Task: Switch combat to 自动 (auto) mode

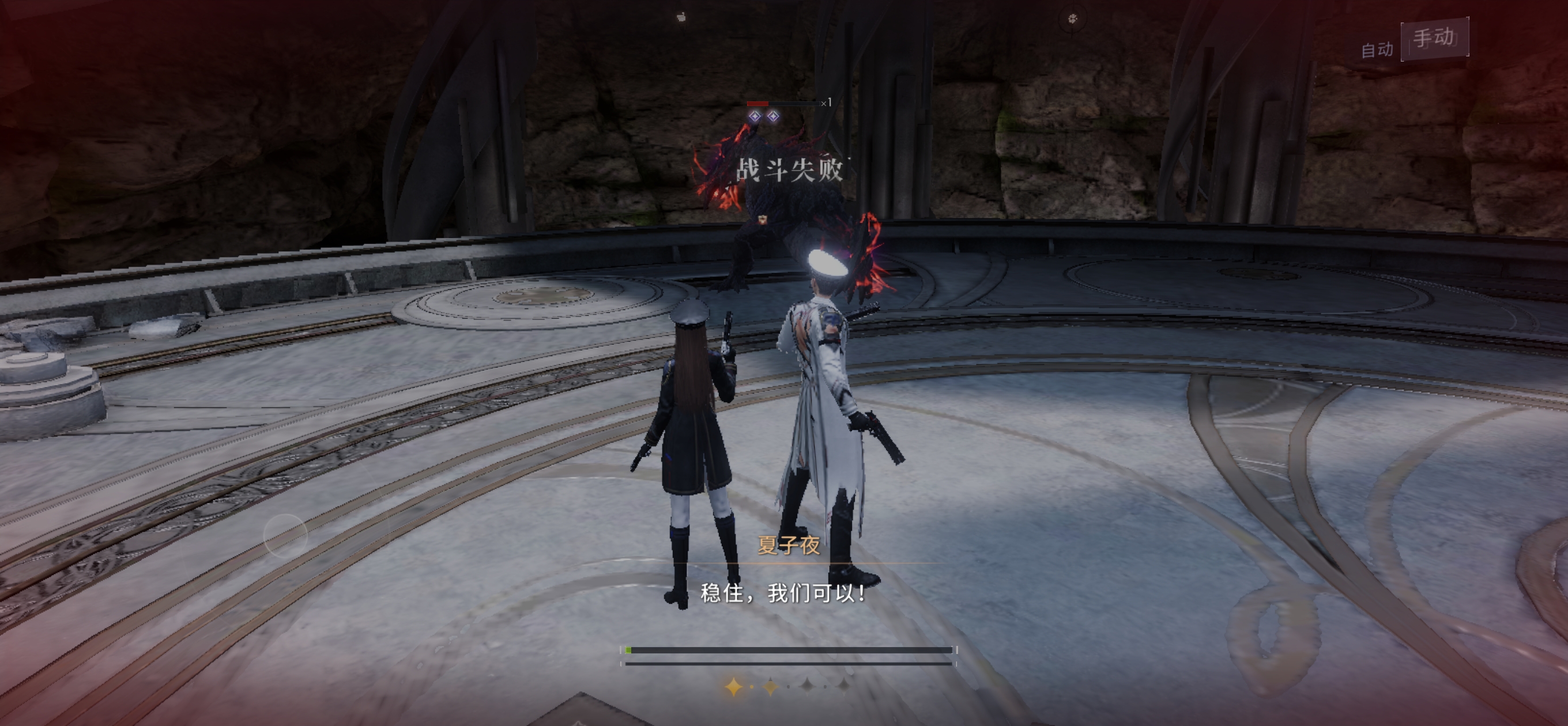Action: pyautogui.click(x=1377, y=50)
